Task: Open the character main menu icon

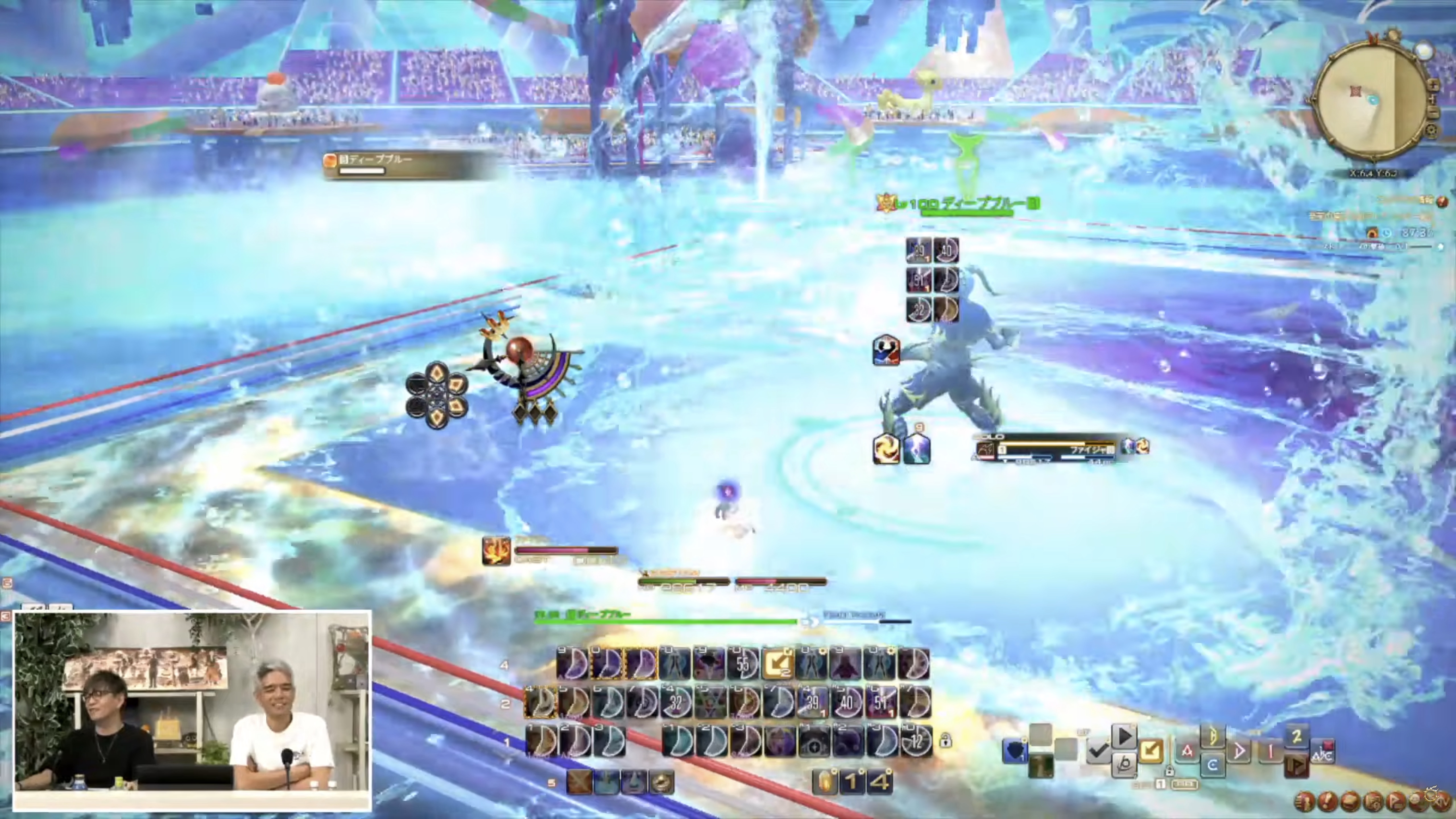Action: [x=1304, y=801]
